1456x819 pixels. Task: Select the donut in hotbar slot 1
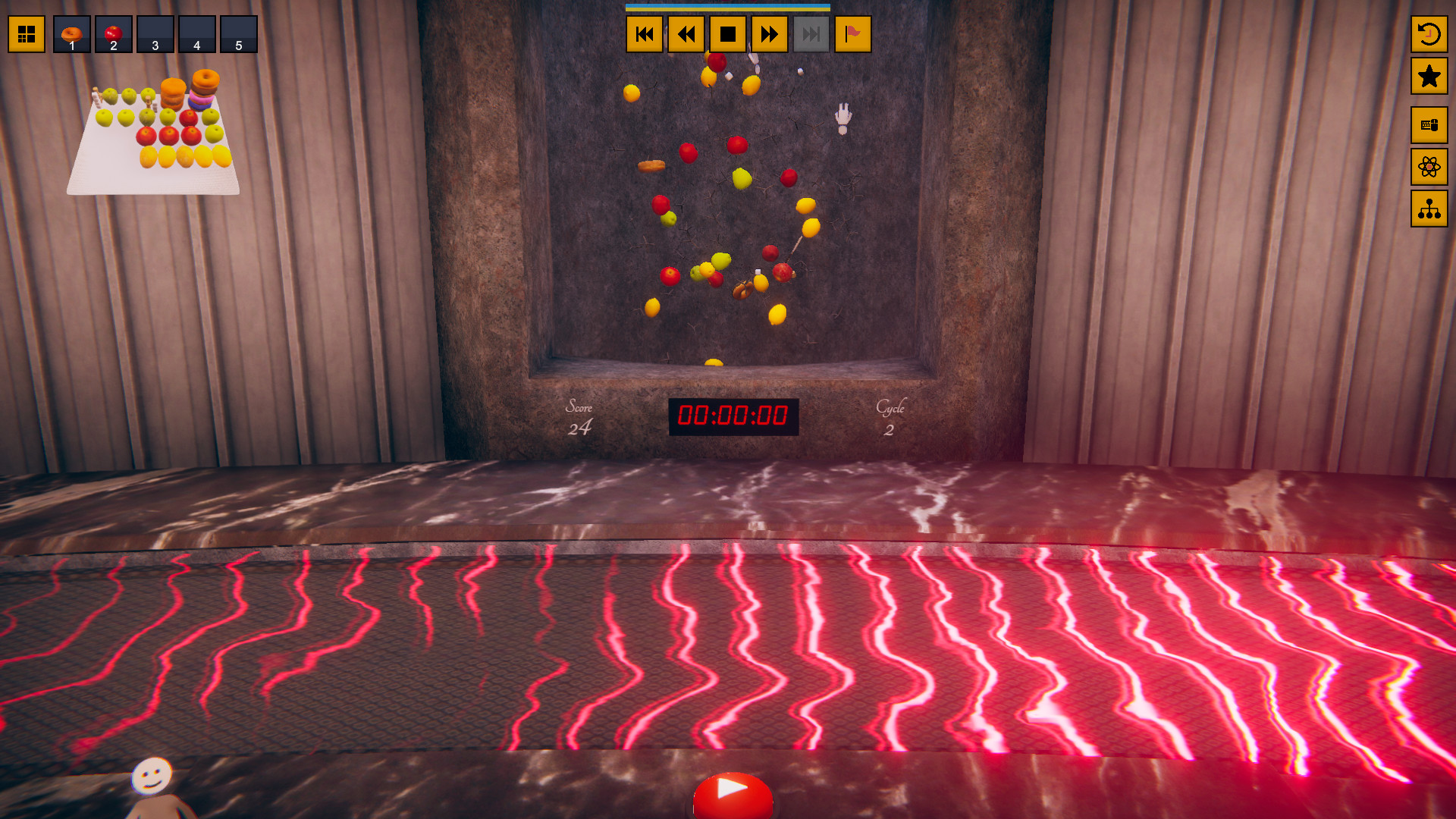[x=71, y=34]
